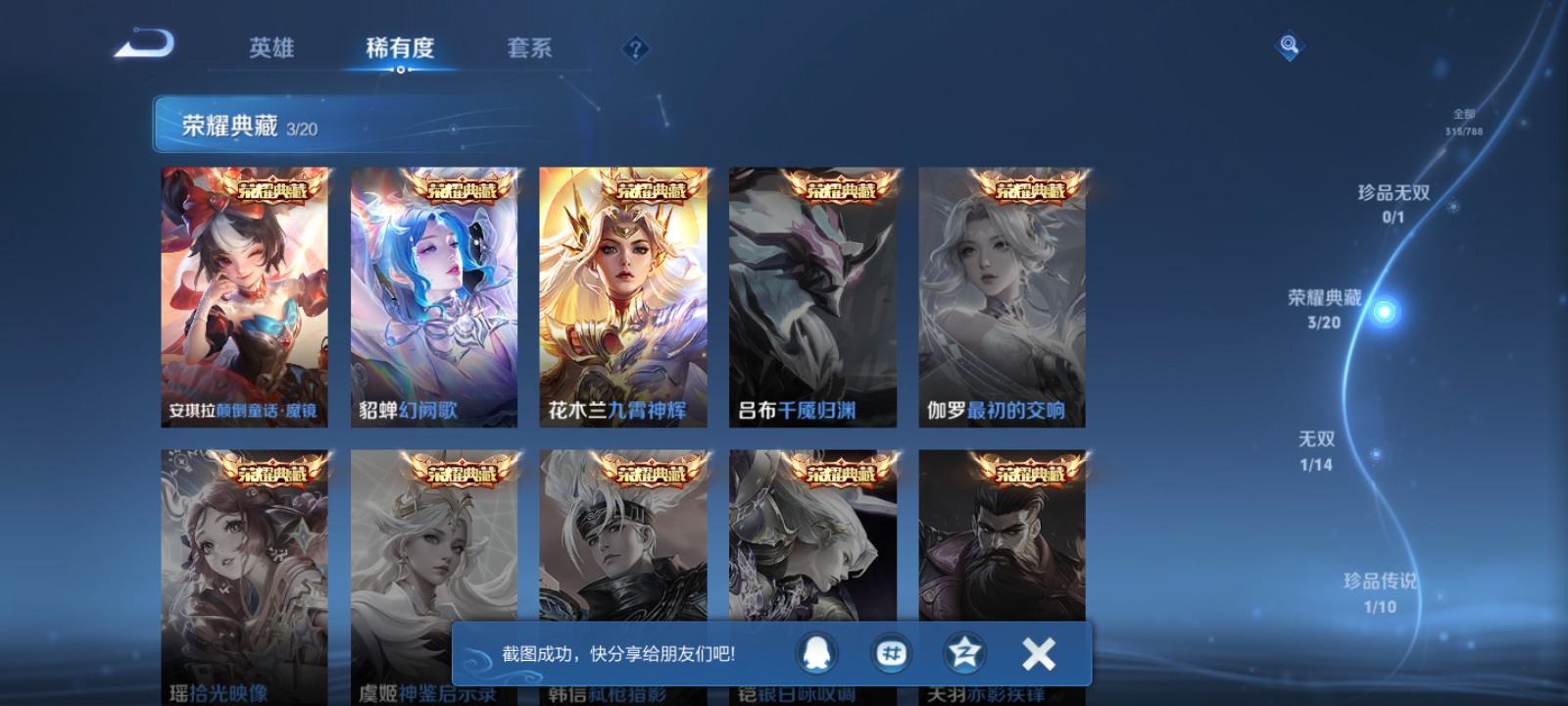This screenshot has width=1568, height=706.
Task: Open the search magnifier icon
Action: point(1288,43)
